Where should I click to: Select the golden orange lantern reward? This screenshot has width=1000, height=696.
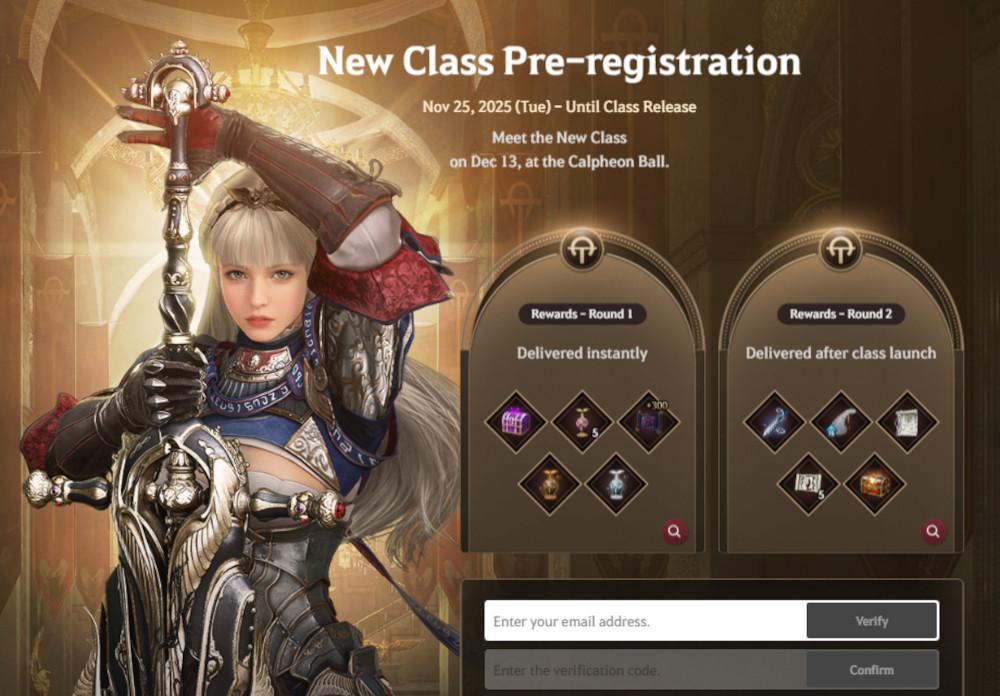point(549,483)
